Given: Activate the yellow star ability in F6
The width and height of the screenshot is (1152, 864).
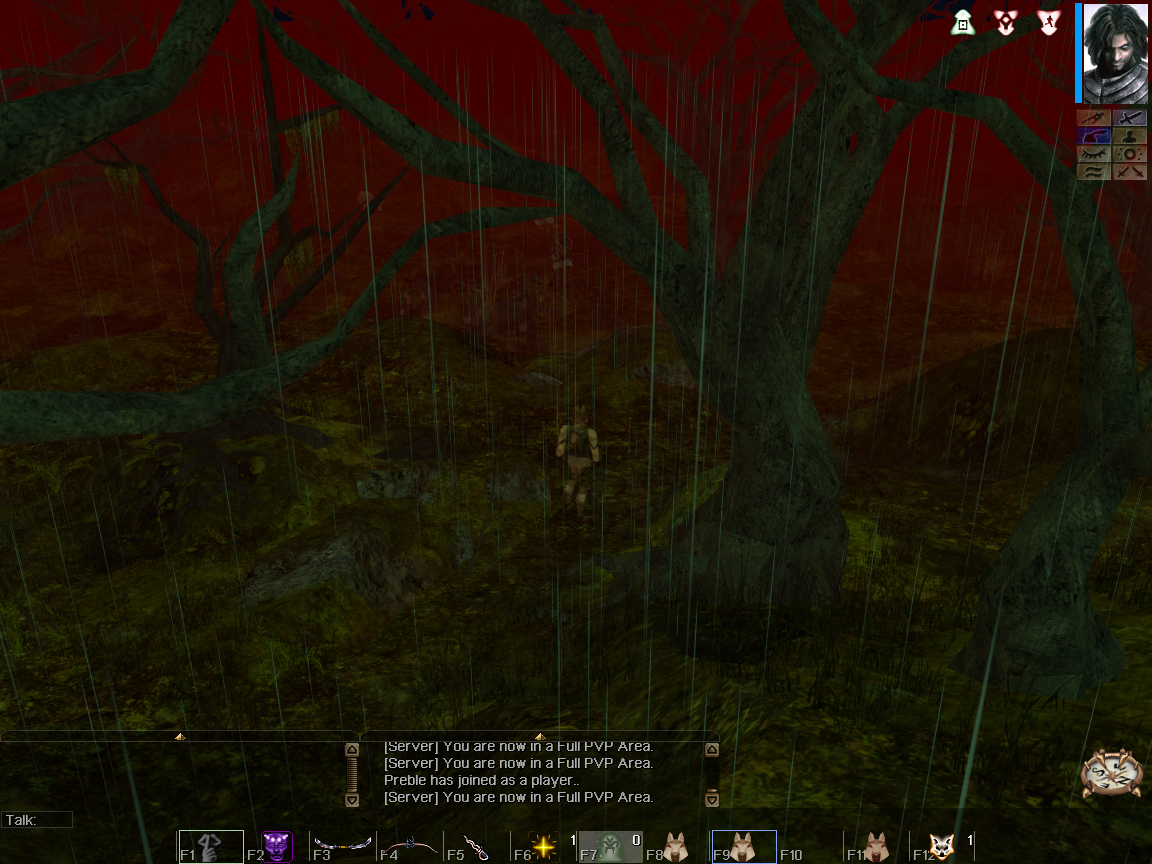Looking at the screenshot, I should (543, 847).
